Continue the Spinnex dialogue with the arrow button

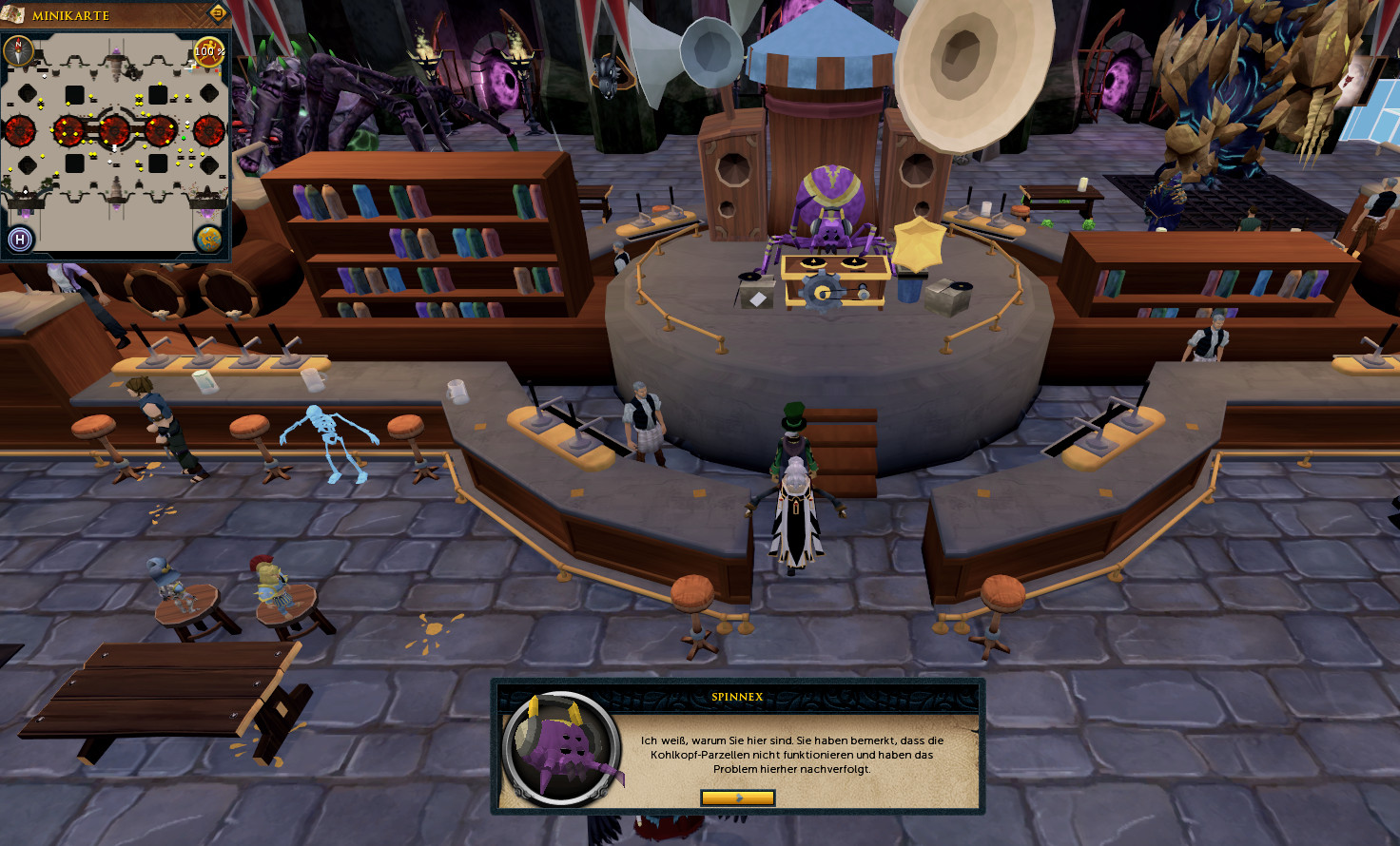coord(737,798)
